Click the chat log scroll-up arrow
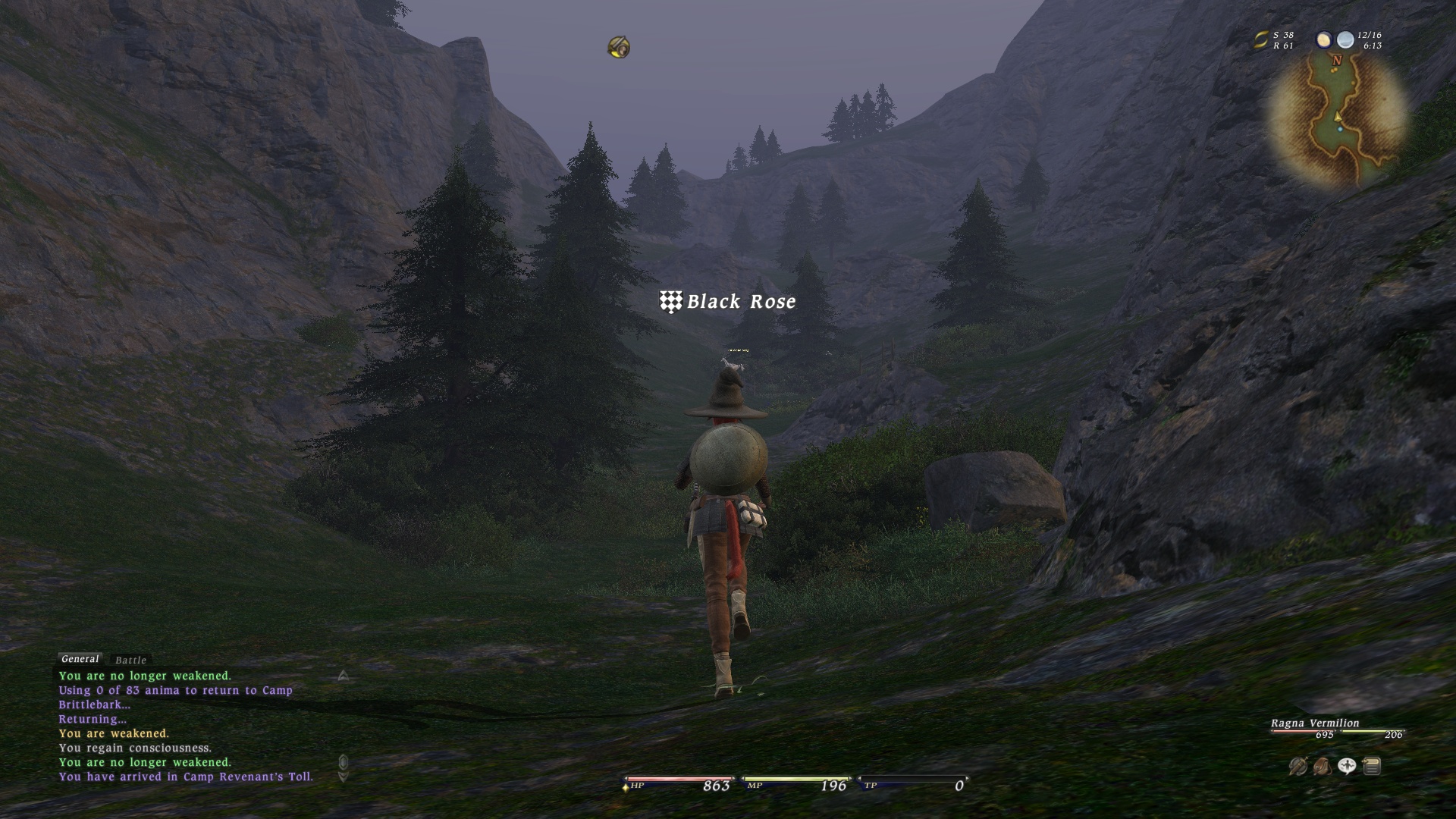The height and width of the screenshot is (819, 1456). [x=343, y=676]
